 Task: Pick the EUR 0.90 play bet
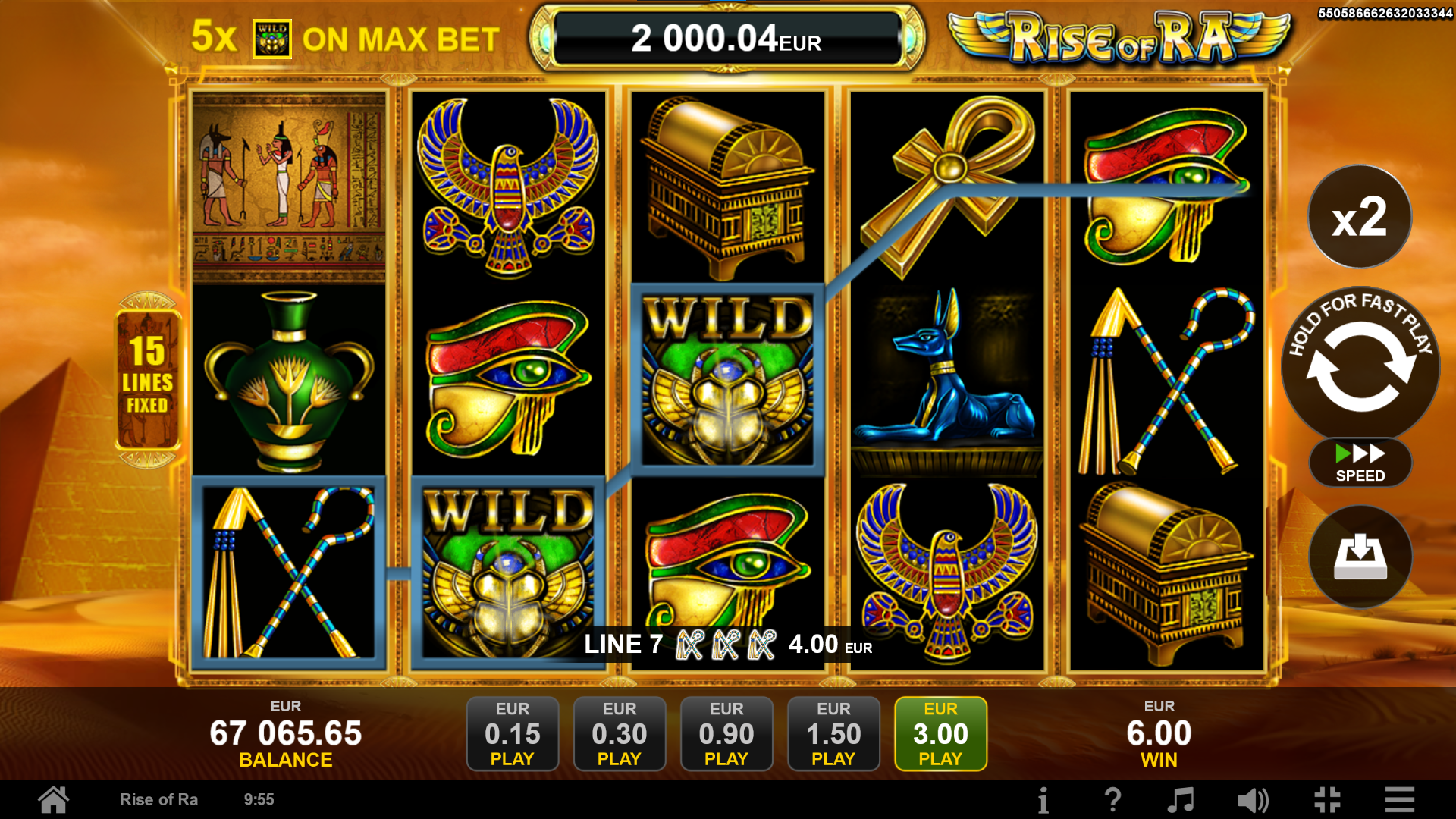coord(726,733)
